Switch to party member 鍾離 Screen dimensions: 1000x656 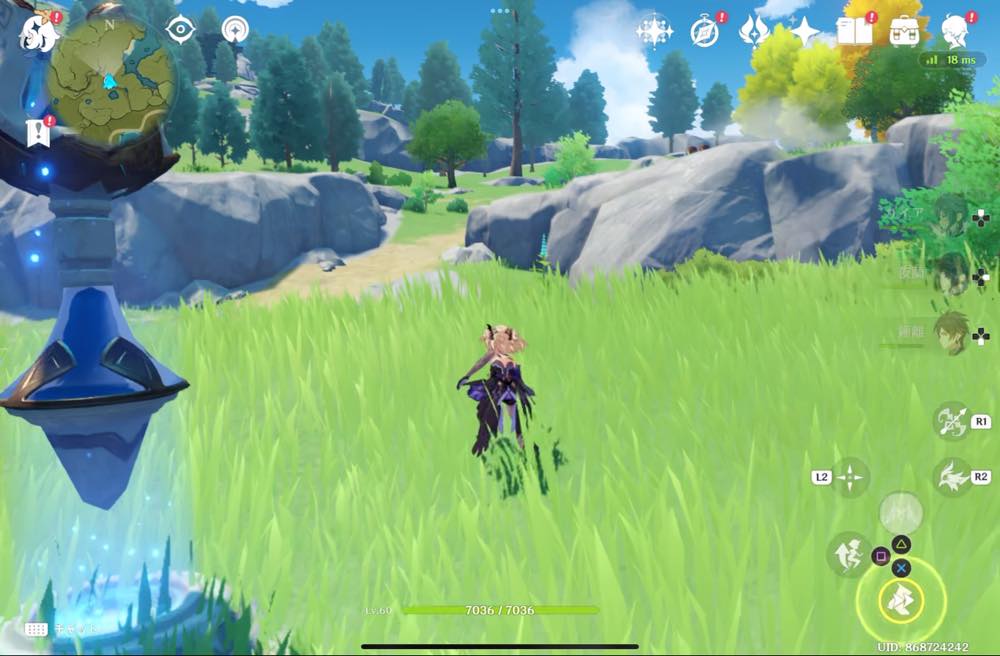point(948,334)
